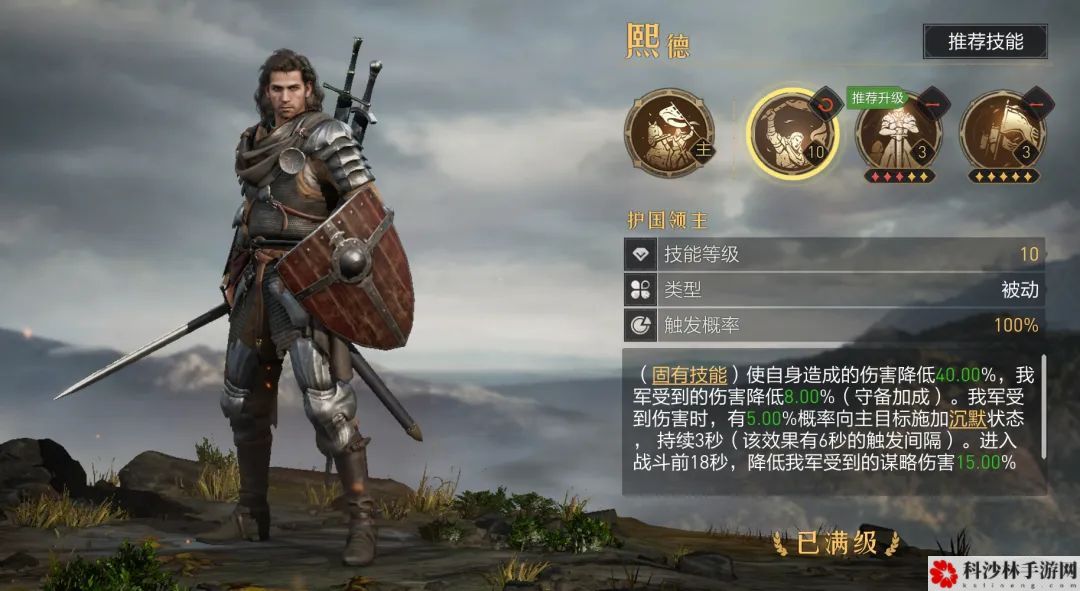
Task: Click the skill description scrollbar
Action: [1043, 410]
